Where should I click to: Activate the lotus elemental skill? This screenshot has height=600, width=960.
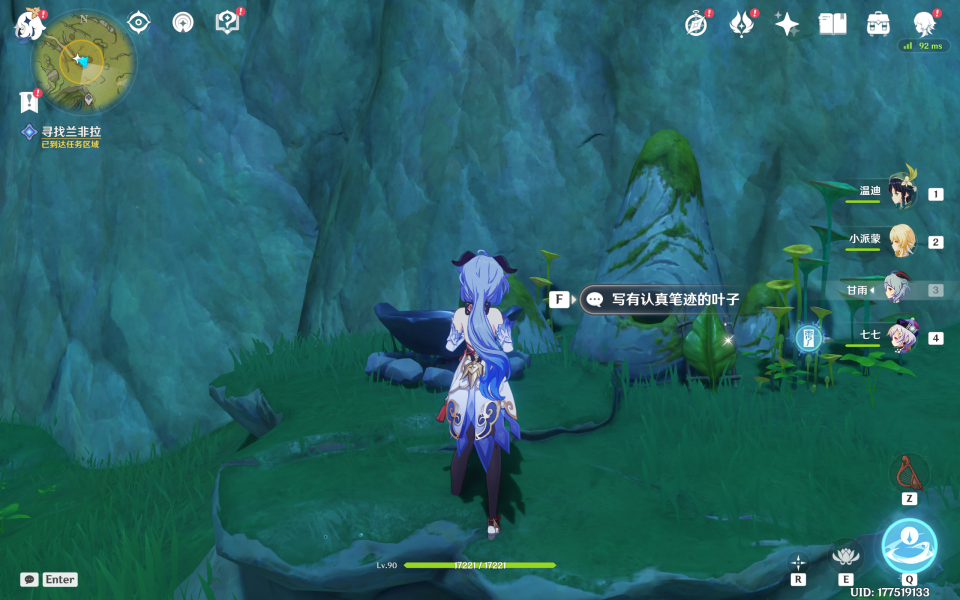(846, 556)
